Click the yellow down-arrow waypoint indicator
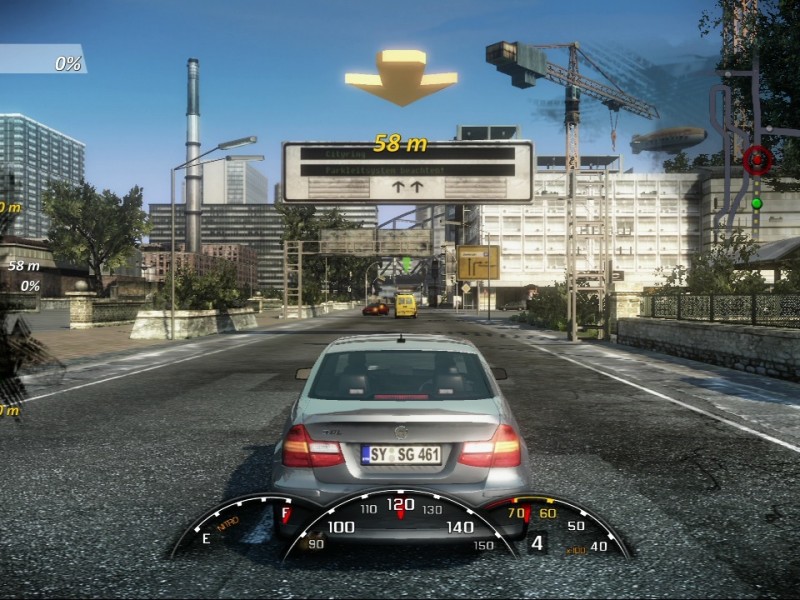This screenshot has height=600, width=800. pos(401,76)
